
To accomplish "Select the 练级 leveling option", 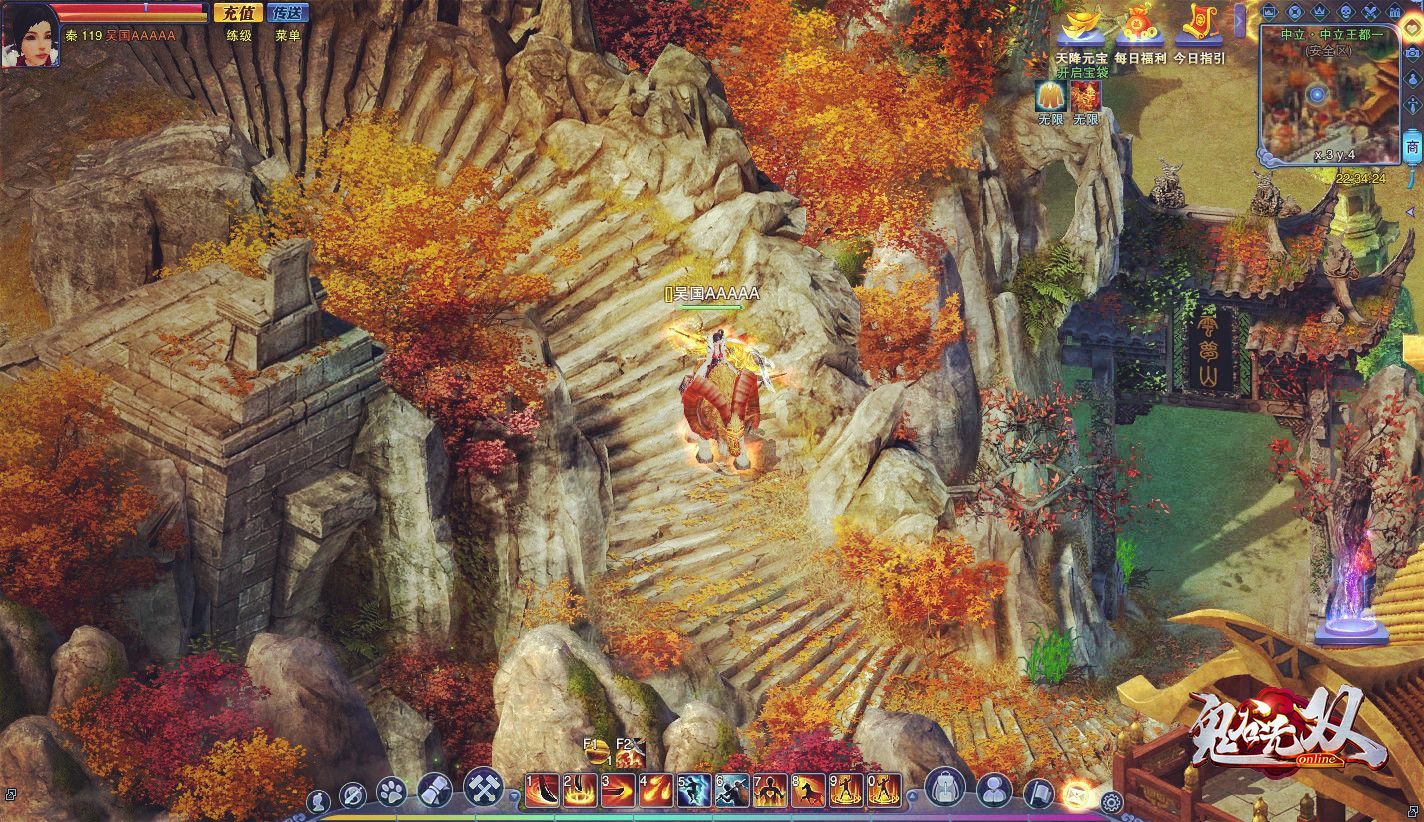I will (238, 35).
